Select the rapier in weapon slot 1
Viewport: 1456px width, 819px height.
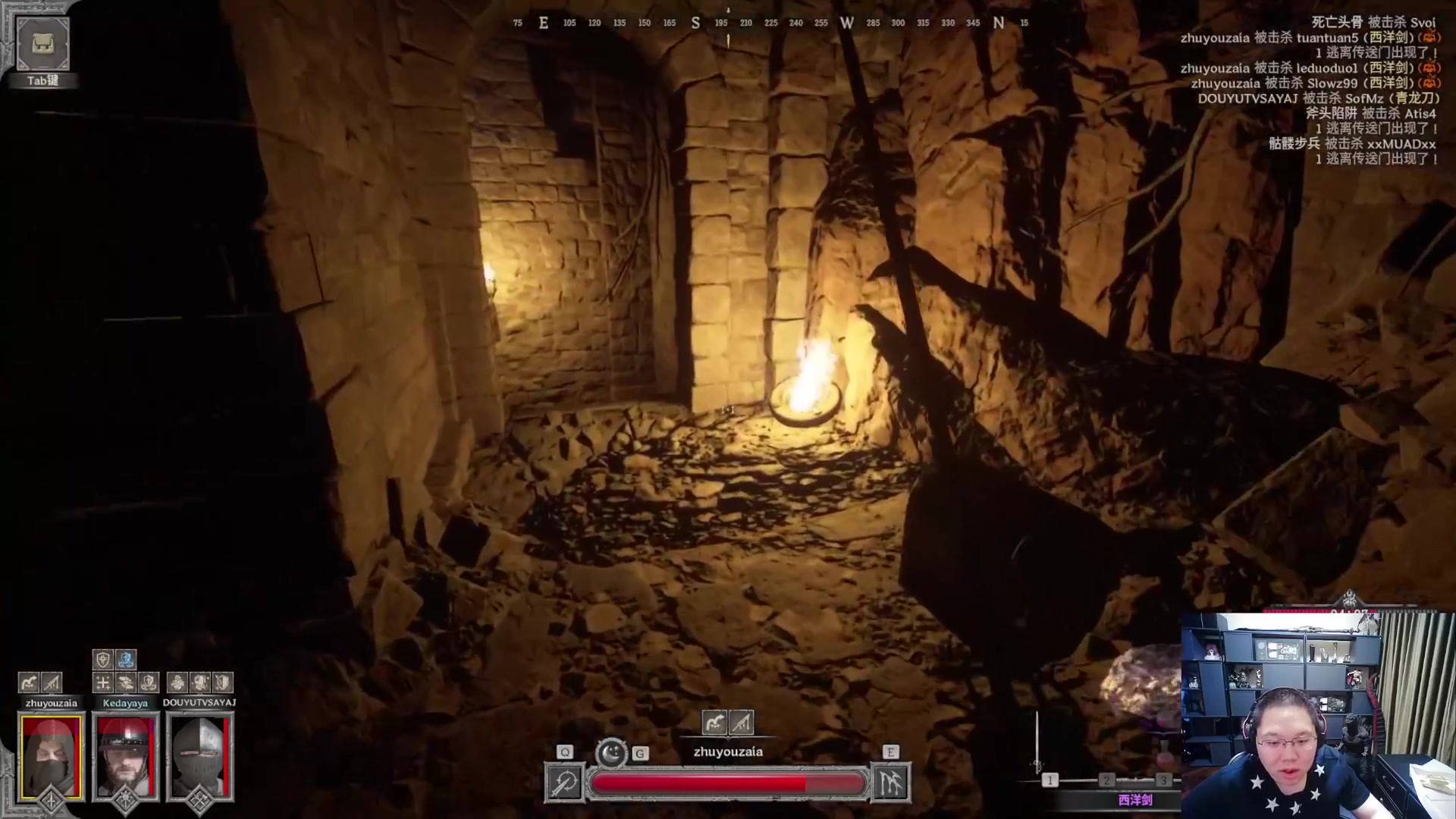(x=1050, y=780)
